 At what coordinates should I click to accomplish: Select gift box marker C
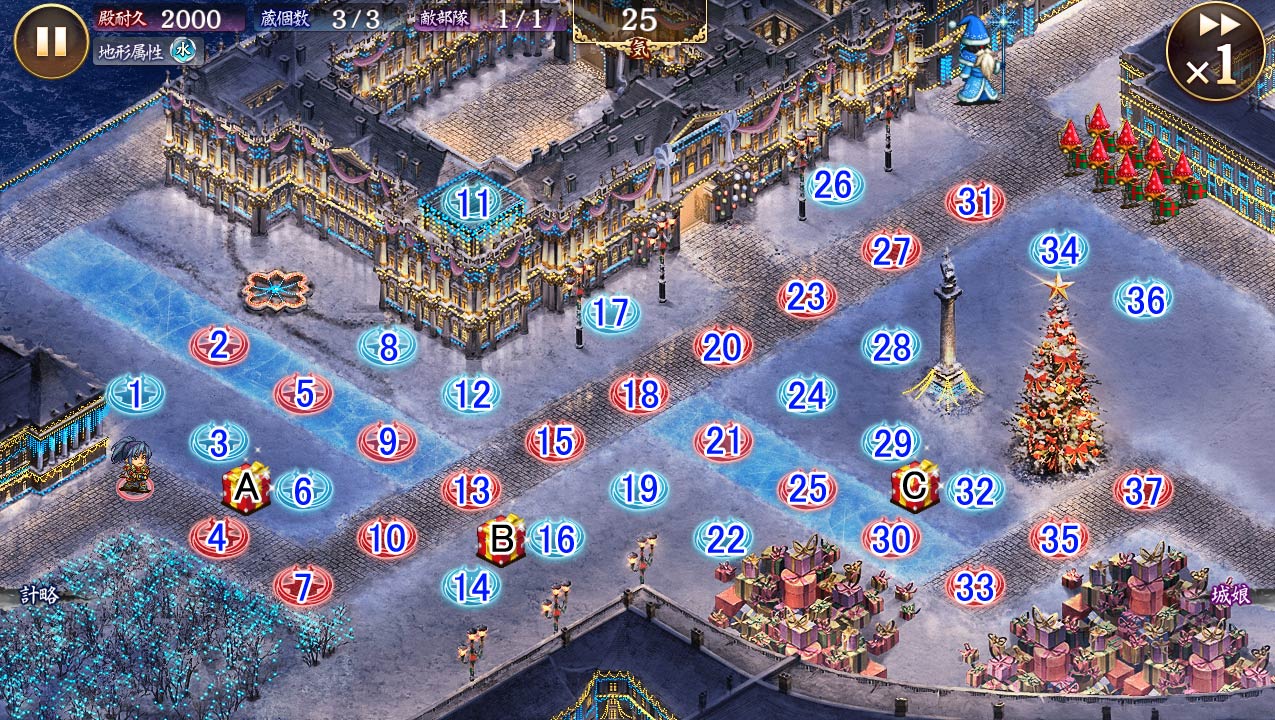914,486
